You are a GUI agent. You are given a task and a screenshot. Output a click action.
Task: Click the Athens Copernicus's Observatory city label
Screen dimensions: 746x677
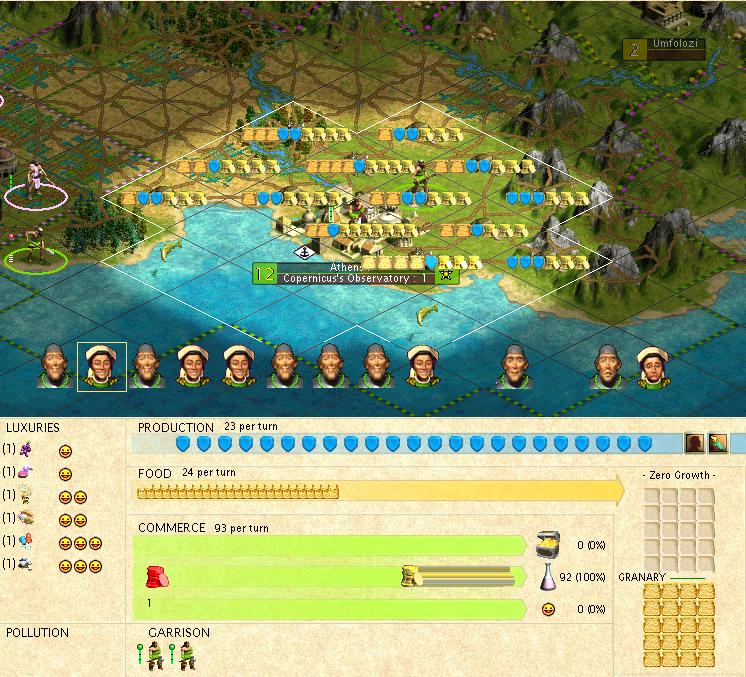point(355,274)
